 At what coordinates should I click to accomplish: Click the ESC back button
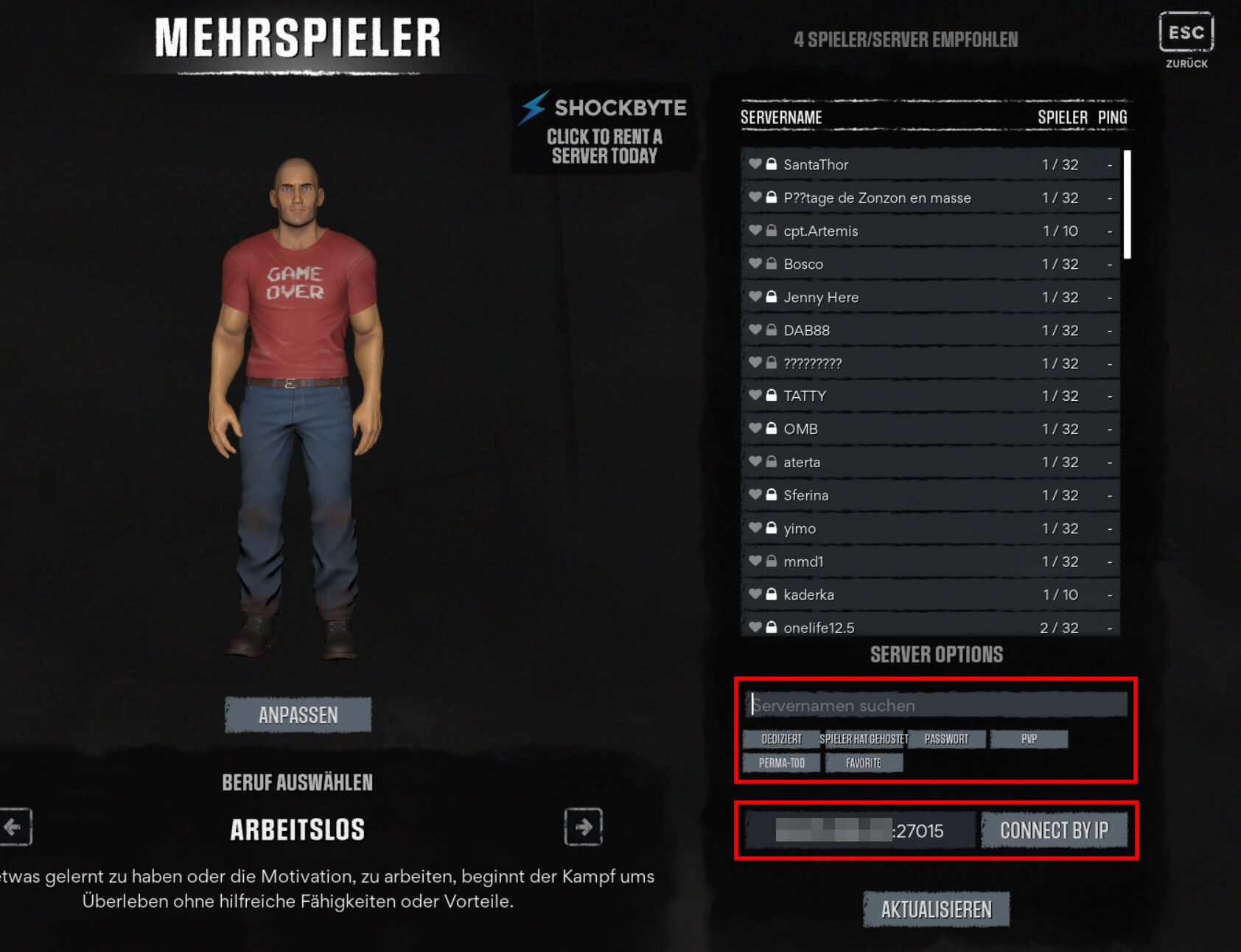(x=1186, y=32)
